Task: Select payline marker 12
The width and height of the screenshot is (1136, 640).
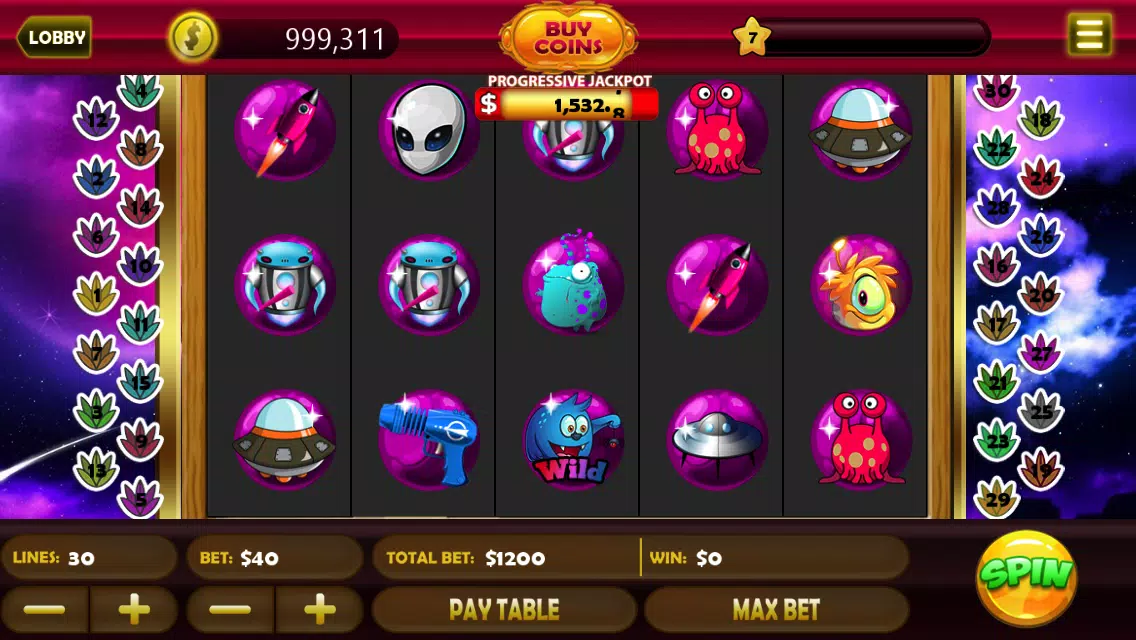Action: tap(97, 122)
